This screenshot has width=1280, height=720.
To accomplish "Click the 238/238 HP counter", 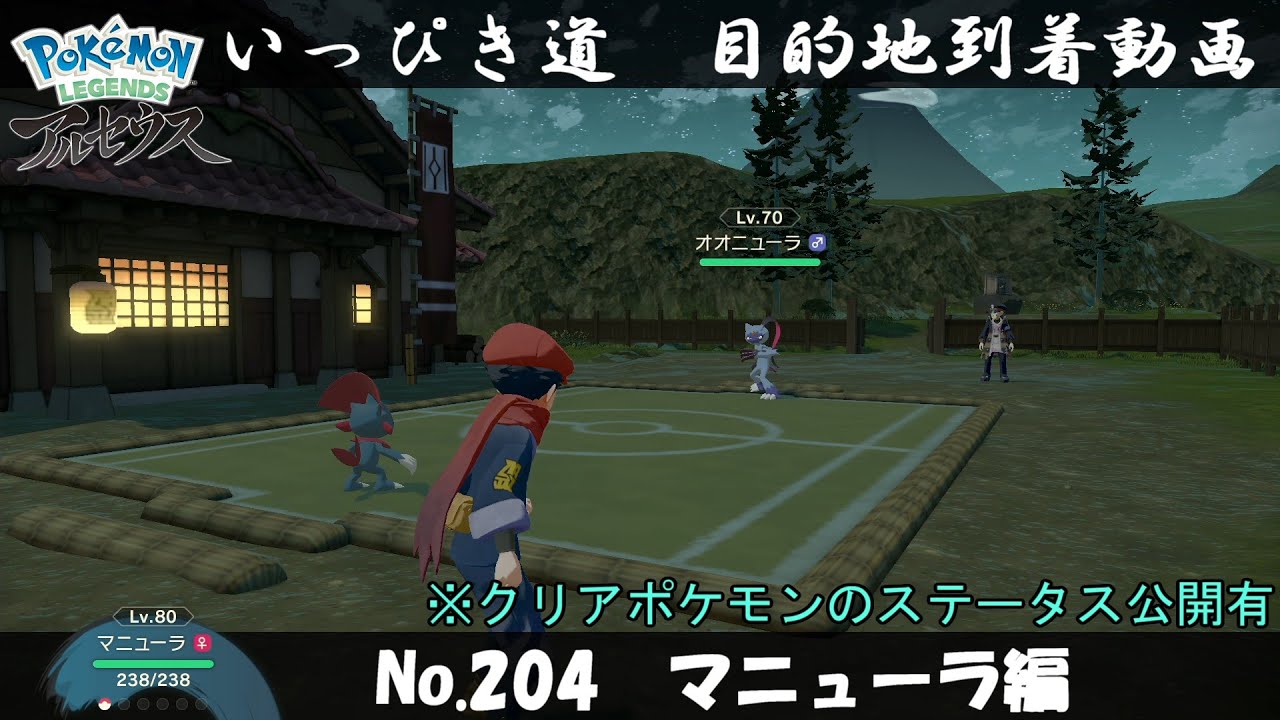I will [x=151, y=678].
